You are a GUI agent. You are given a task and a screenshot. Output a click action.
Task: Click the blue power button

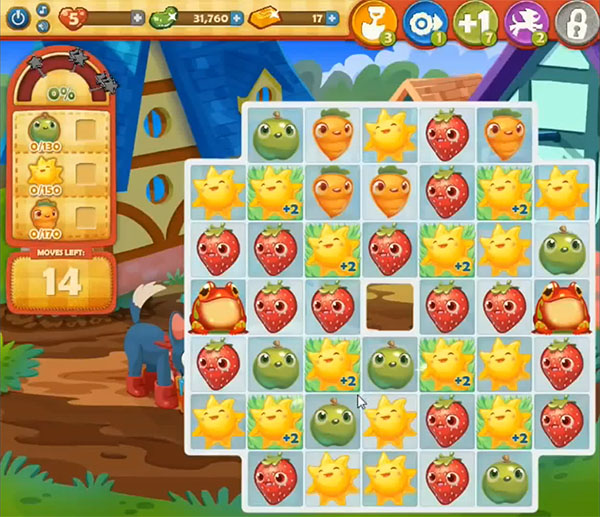pos(16,18)
